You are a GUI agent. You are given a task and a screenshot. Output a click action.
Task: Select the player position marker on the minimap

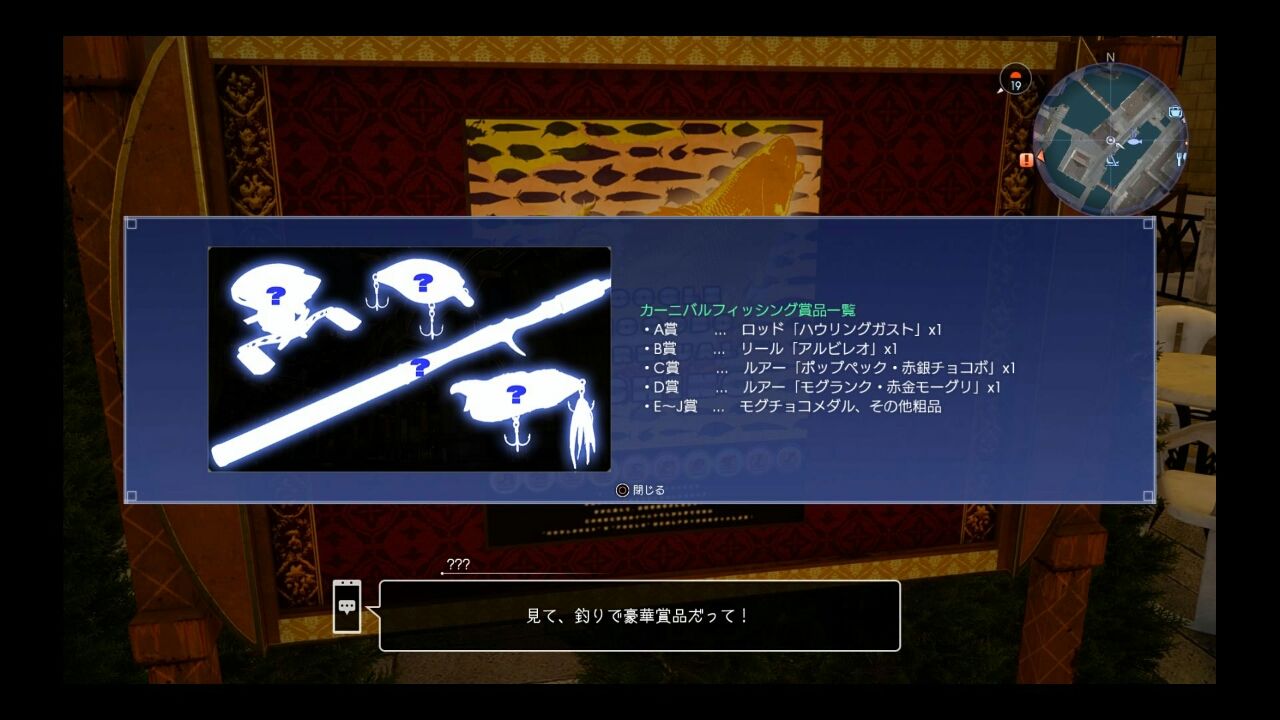[1110, 140]
